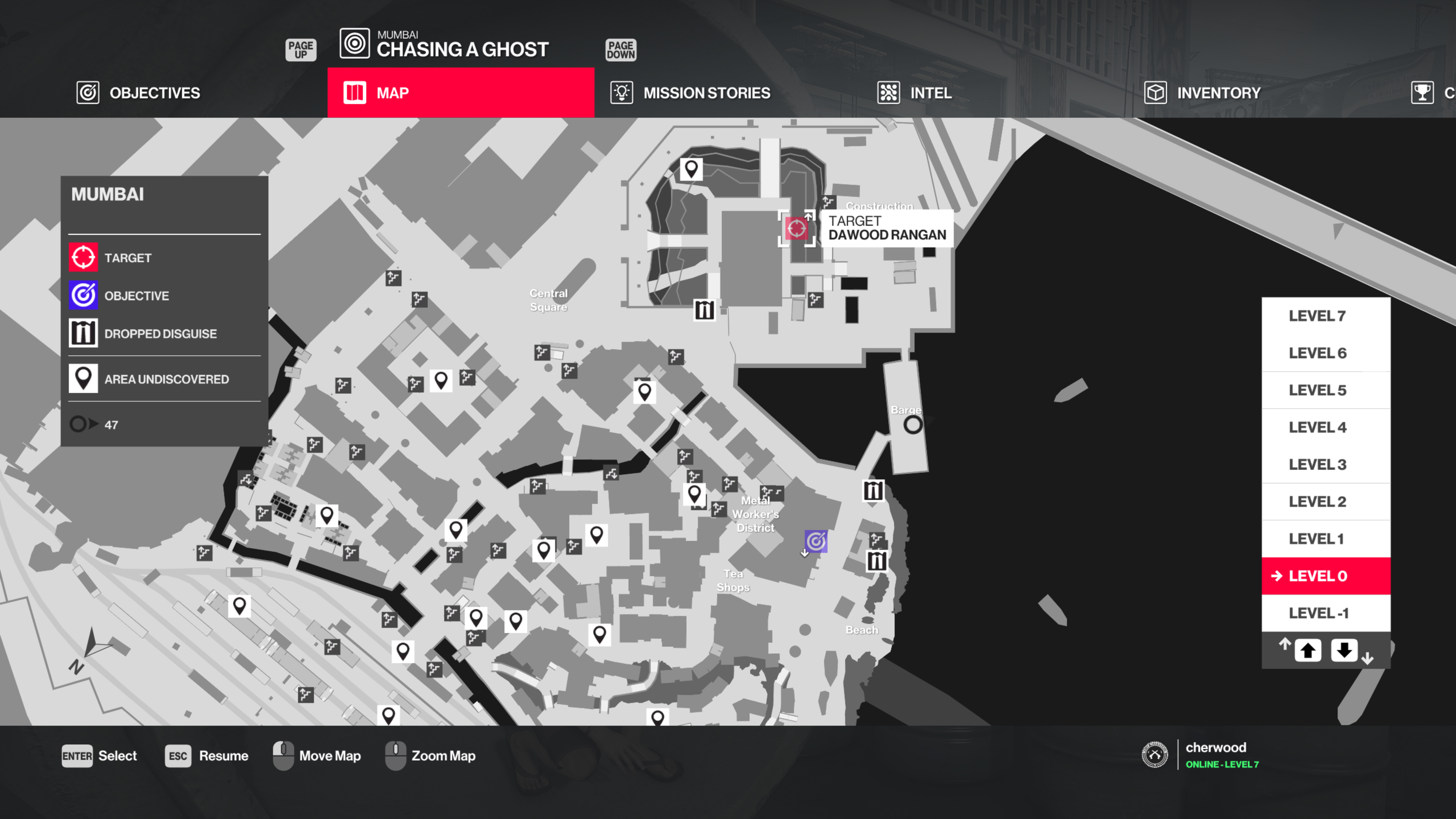
Task: Switch to the Mission Stories tab
Action: (x=706, y=92)
